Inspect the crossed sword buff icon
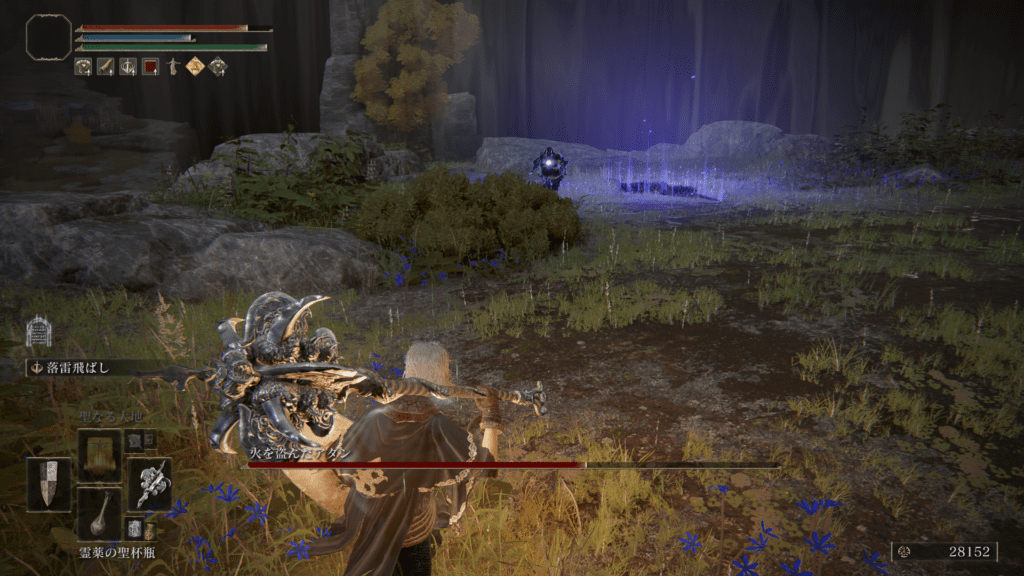The width and height of the screenshot is (1024, 576). [128, 67]
